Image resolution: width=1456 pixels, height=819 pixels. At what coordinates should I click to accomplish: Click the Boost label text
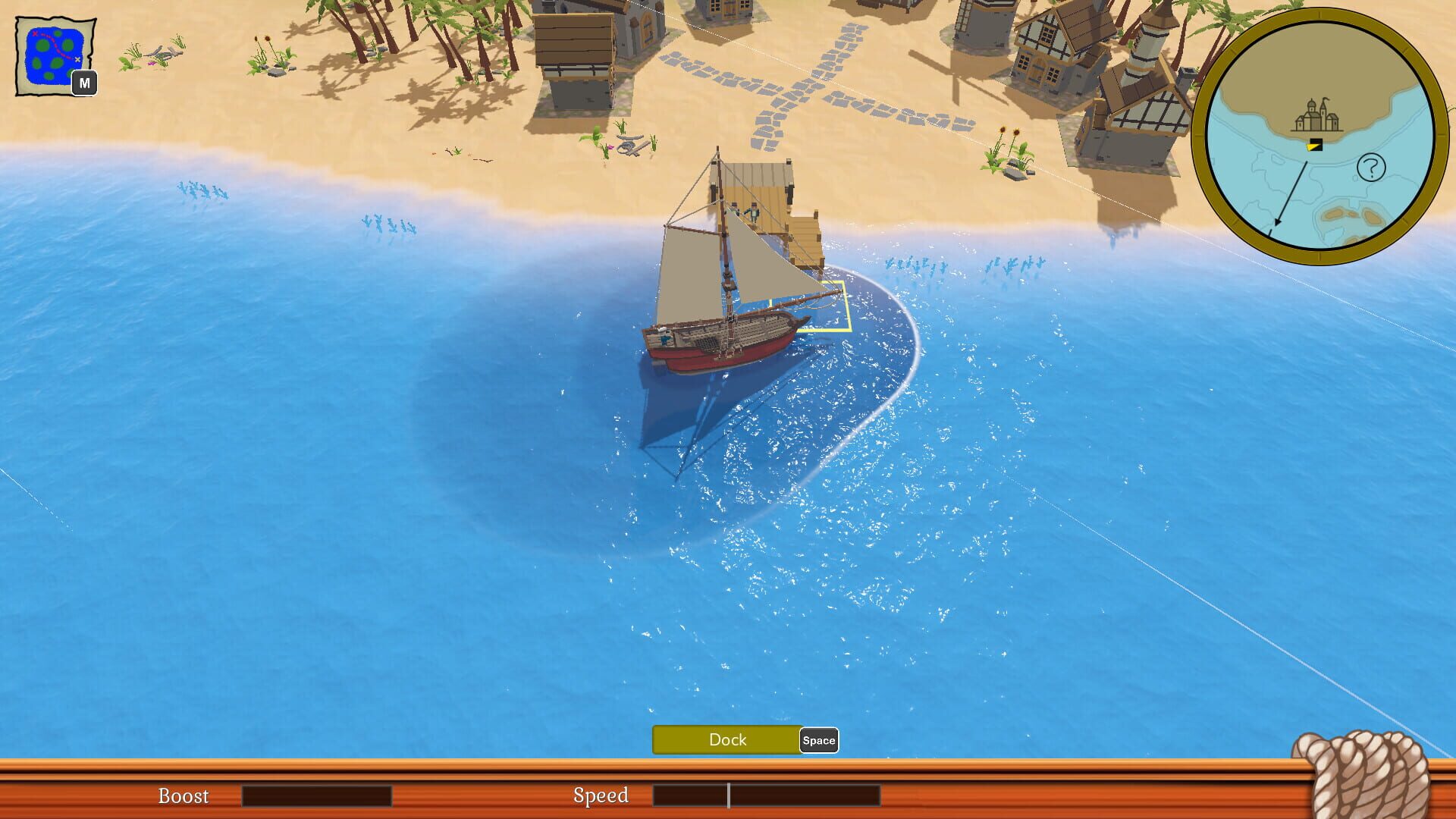(x=183, y=796)
